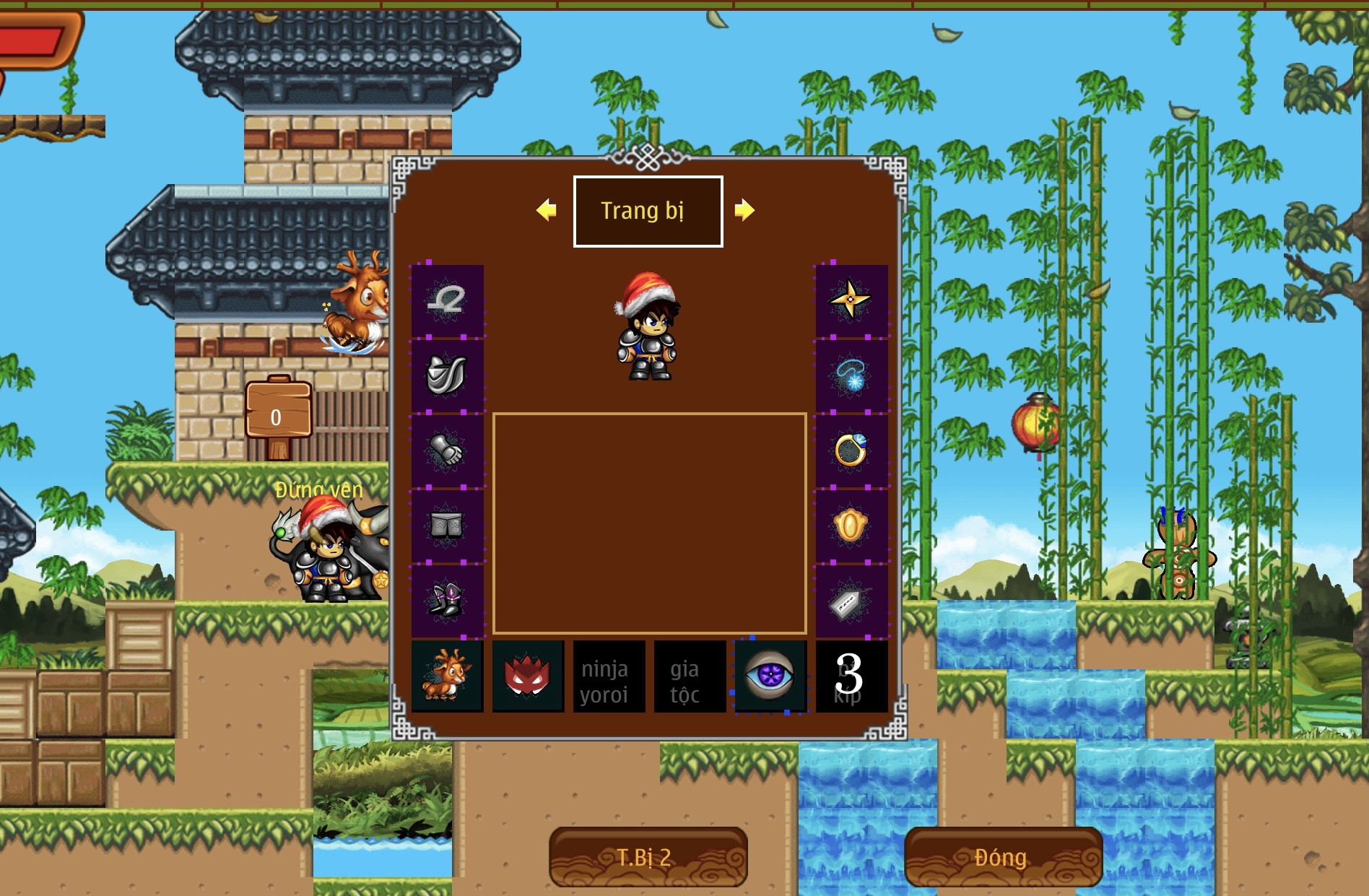Switch to the T.Bị 2 equipment set
Viewport: 1369px width, 896px height.
[x=648, y=857]
